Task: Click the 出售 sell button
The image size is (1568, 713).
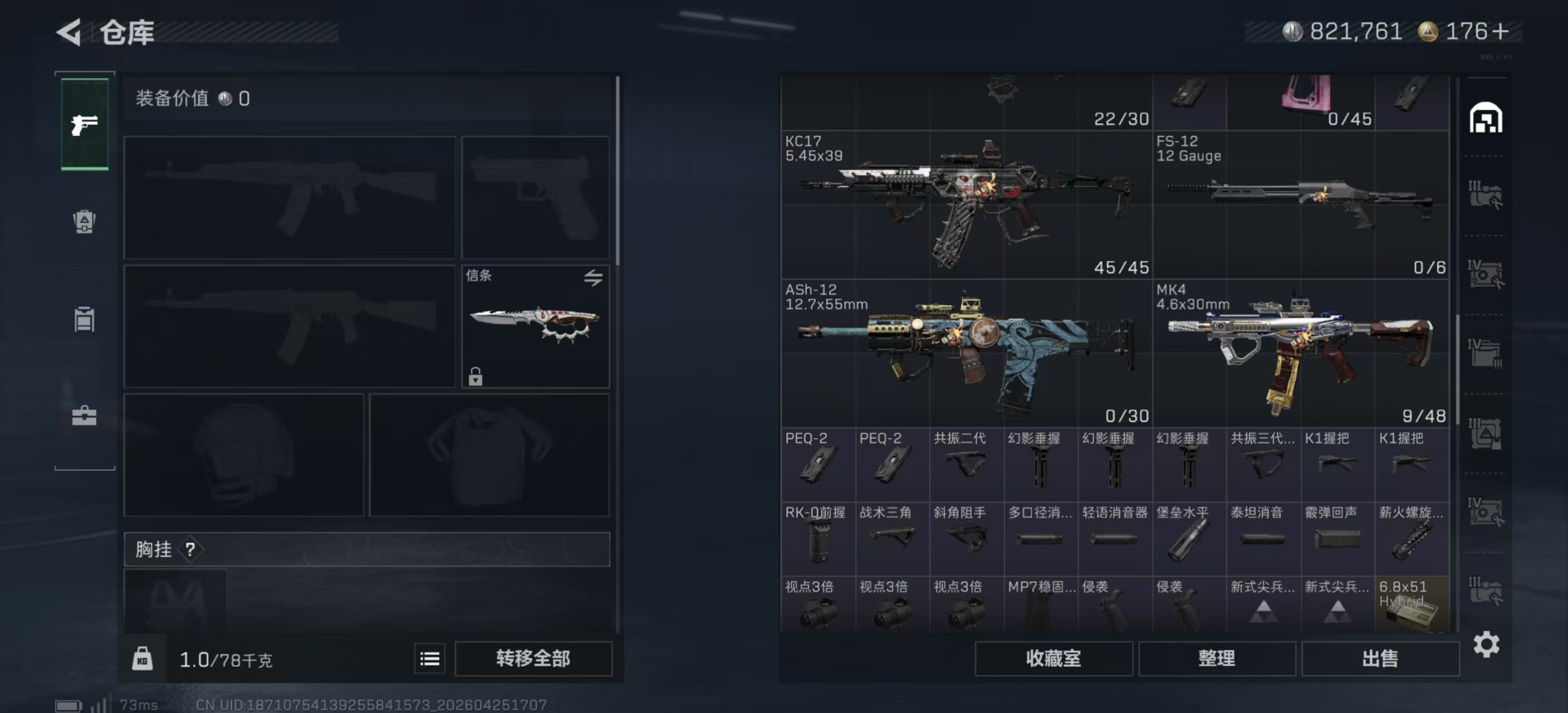Action: pyautogui.click(x=1380, y=658)
